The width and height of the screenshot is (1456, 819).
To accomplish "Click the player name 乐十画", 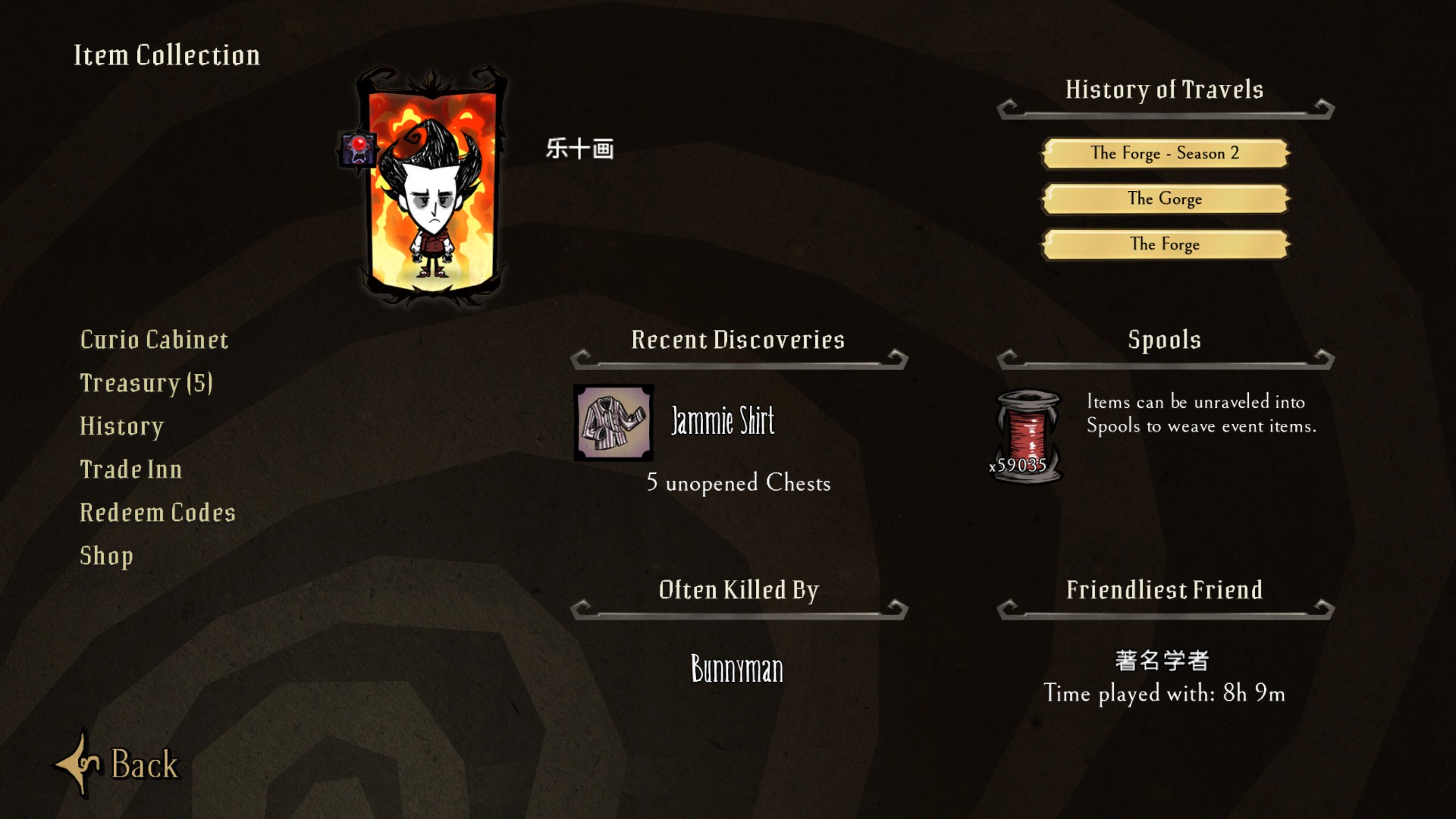I will [580, 150].
